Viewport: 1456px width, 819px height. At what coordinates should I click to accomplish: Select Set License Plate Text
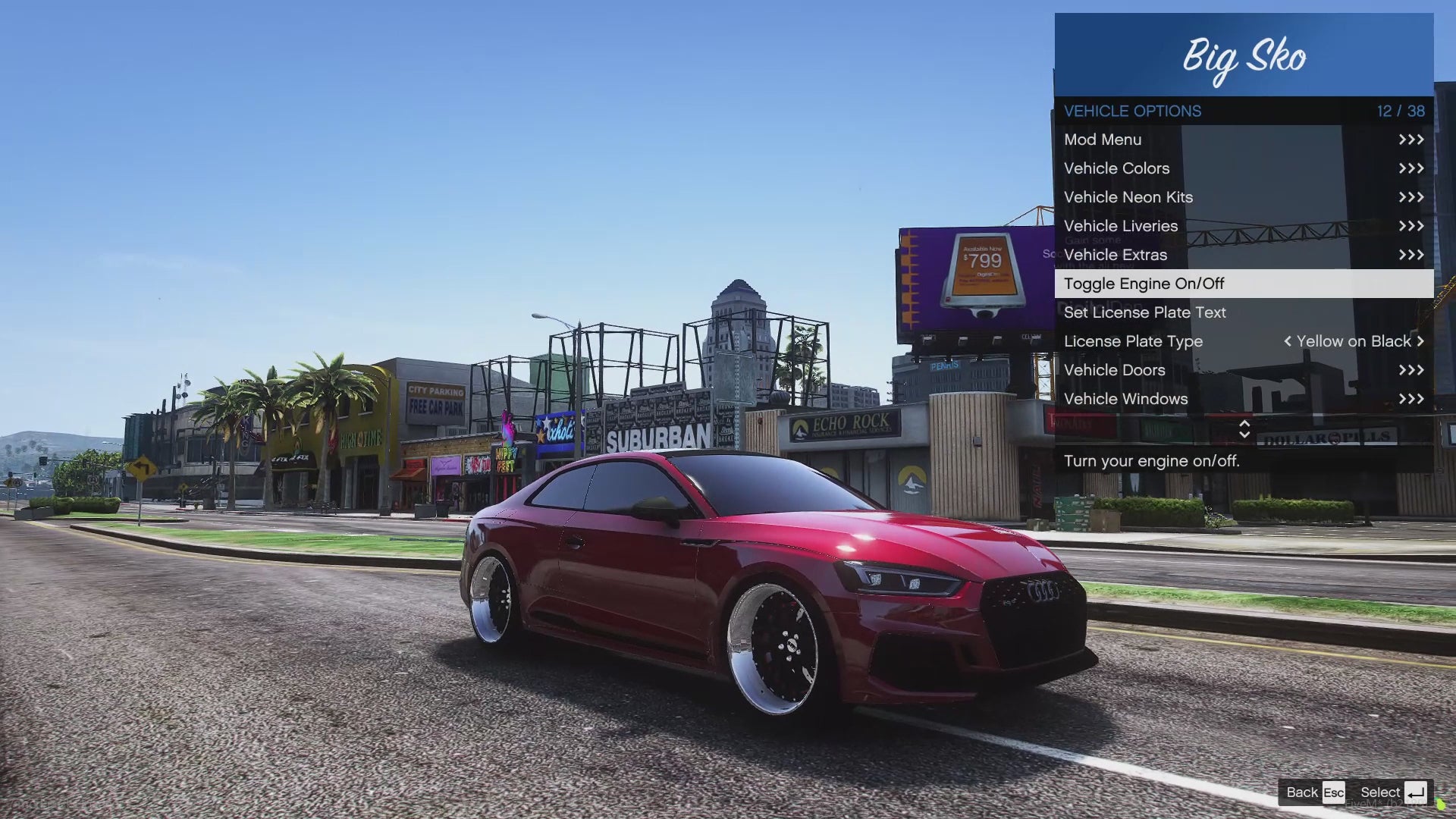(x=1244, y=312)
